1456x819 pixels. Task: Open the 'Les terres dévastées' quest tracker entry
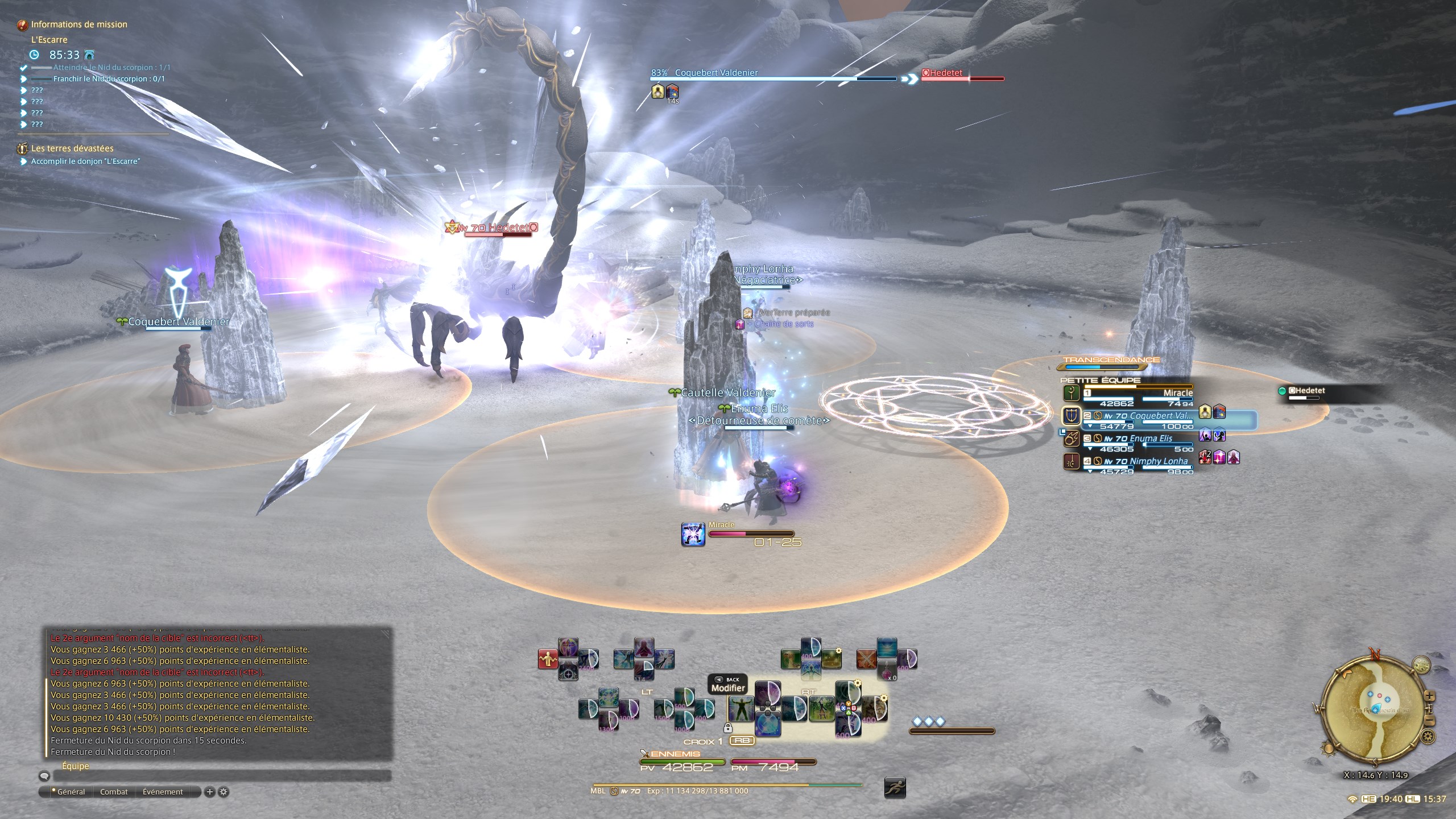[x=72, y=148]
